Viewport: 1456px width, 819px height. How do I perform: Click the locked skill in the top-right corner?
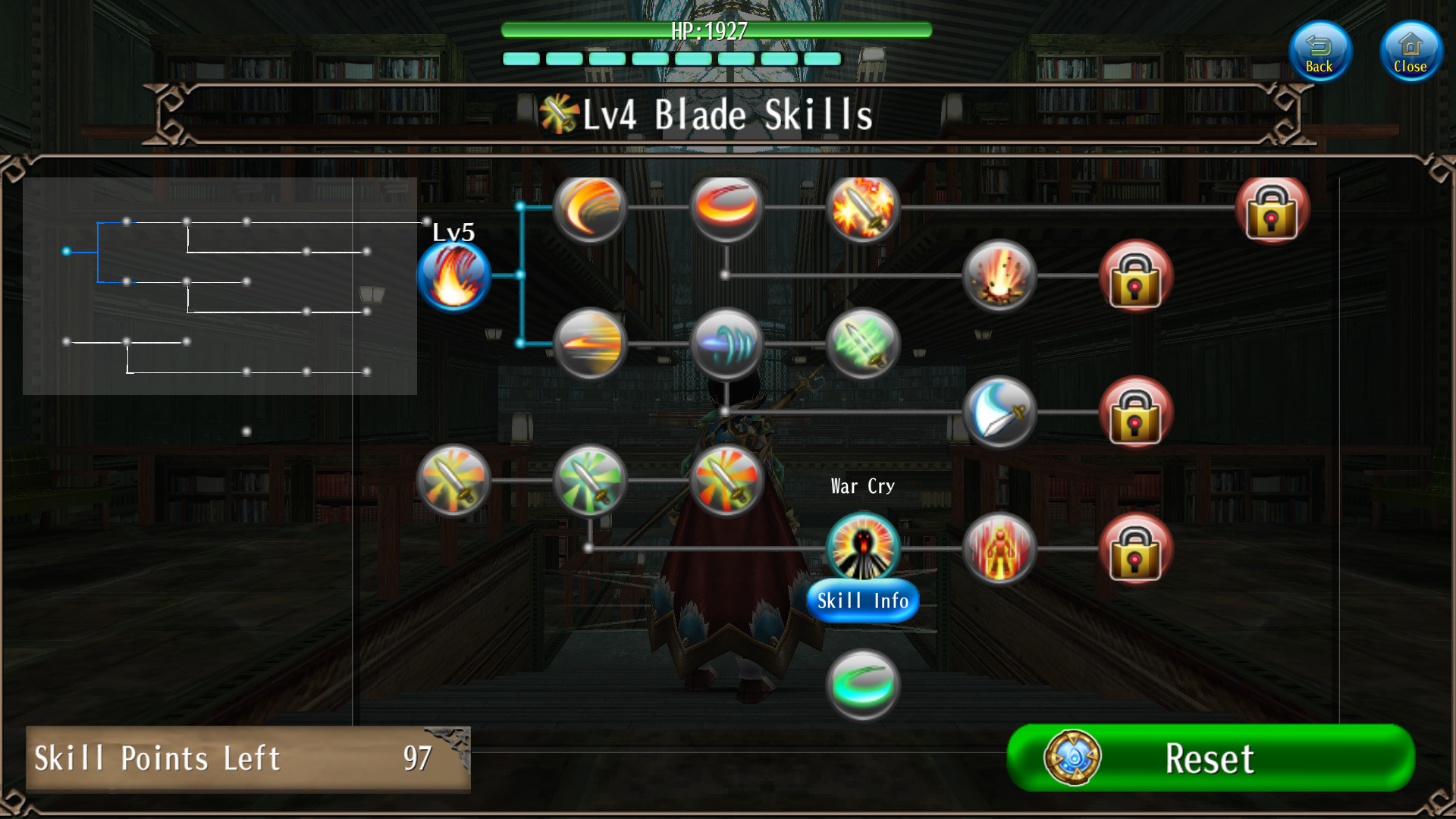pyautogui.click(x=1272, y=211)
